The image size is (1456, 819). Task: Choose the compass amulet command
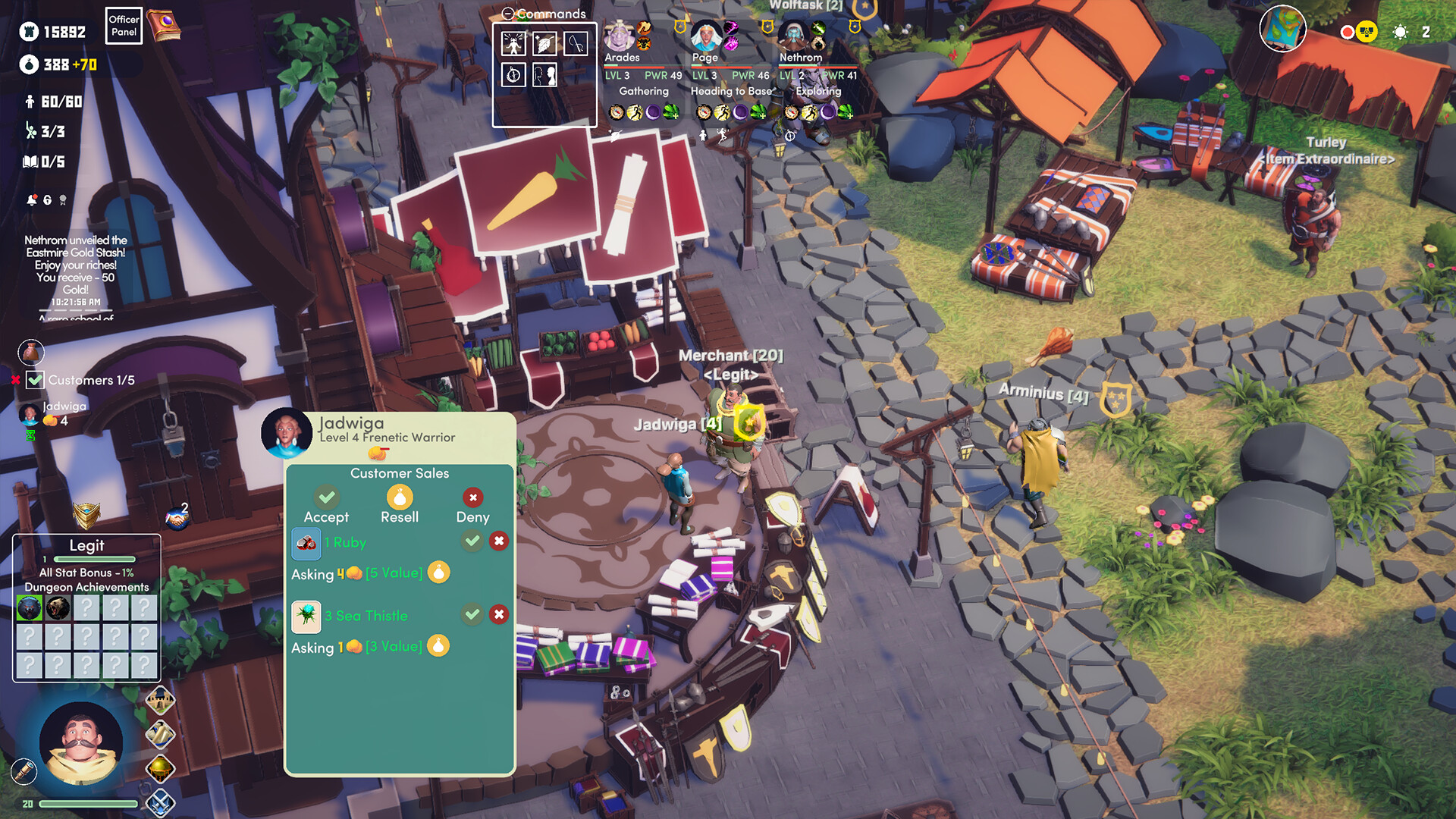513,75
